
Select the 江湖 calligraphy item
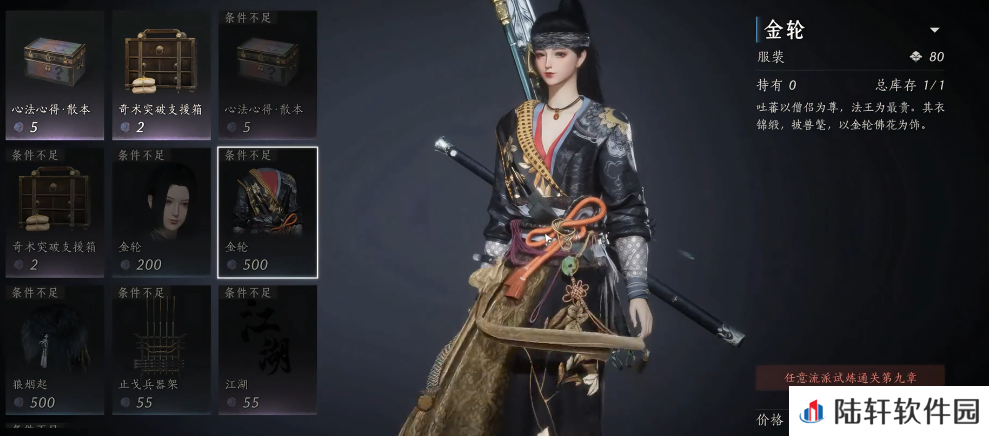tap(267, 349)
